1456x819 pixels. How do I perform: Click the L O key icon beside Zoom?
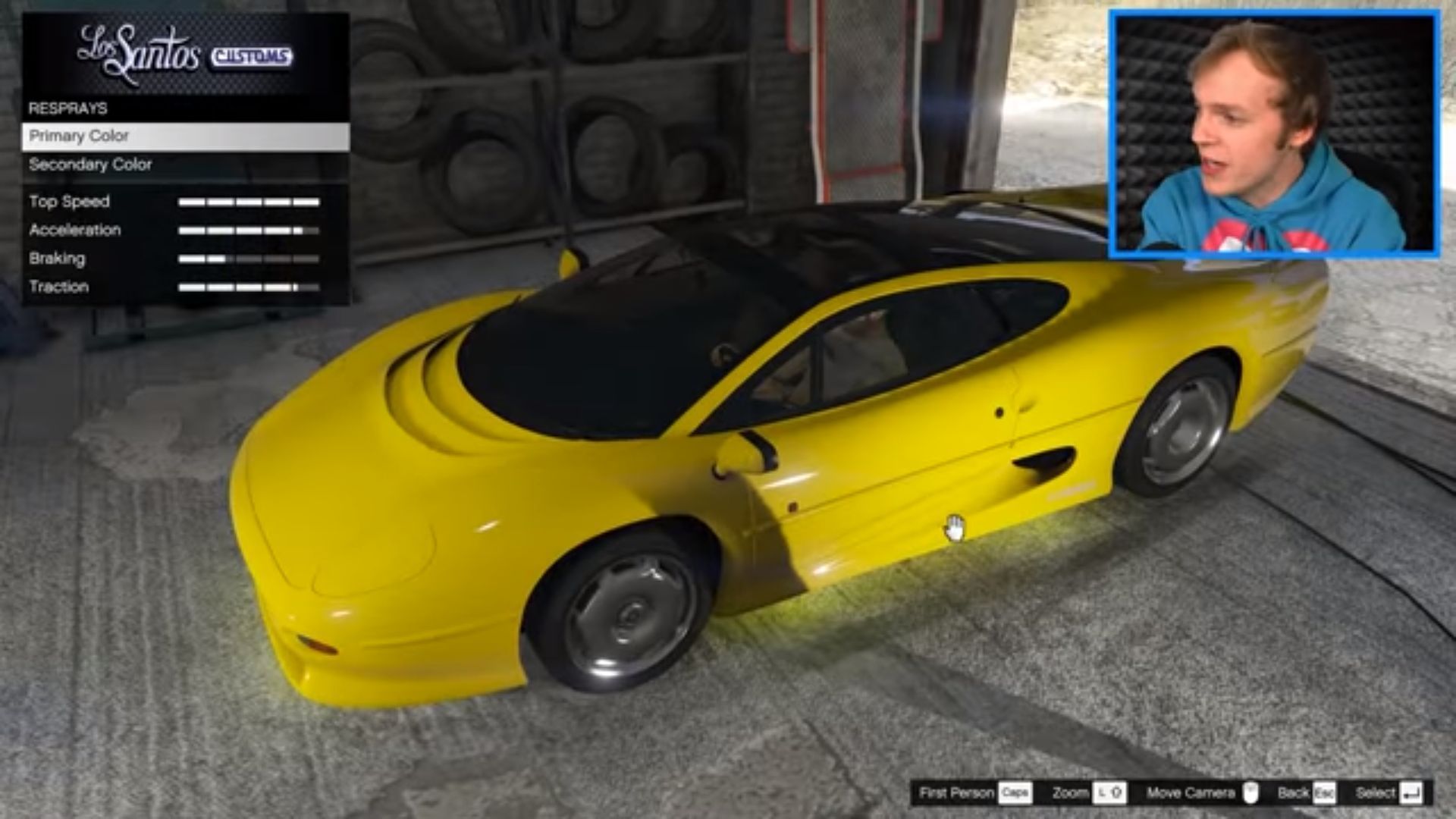click(1112, 793)
